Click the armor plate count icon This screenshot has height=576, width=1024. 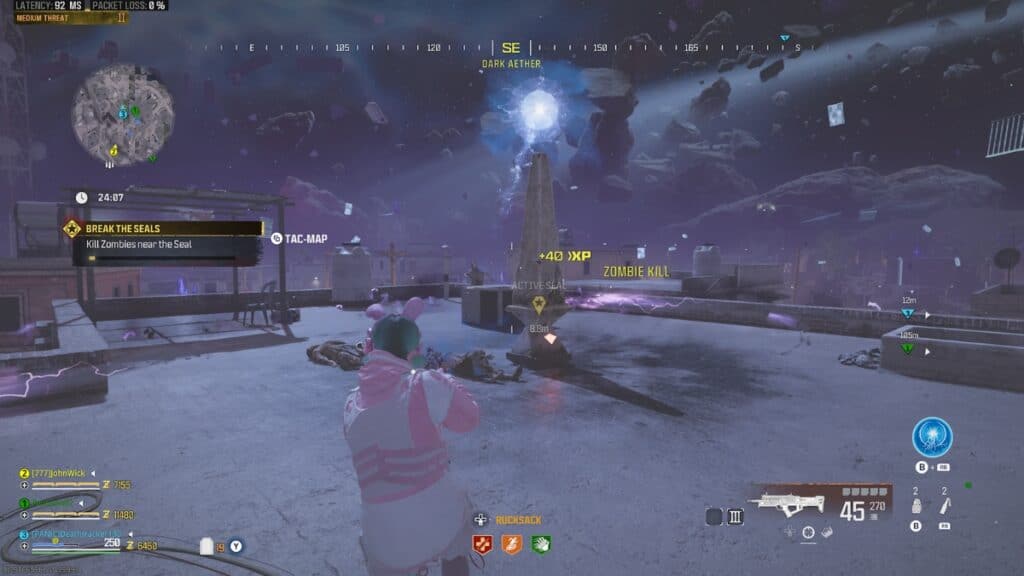pos(208,546)
